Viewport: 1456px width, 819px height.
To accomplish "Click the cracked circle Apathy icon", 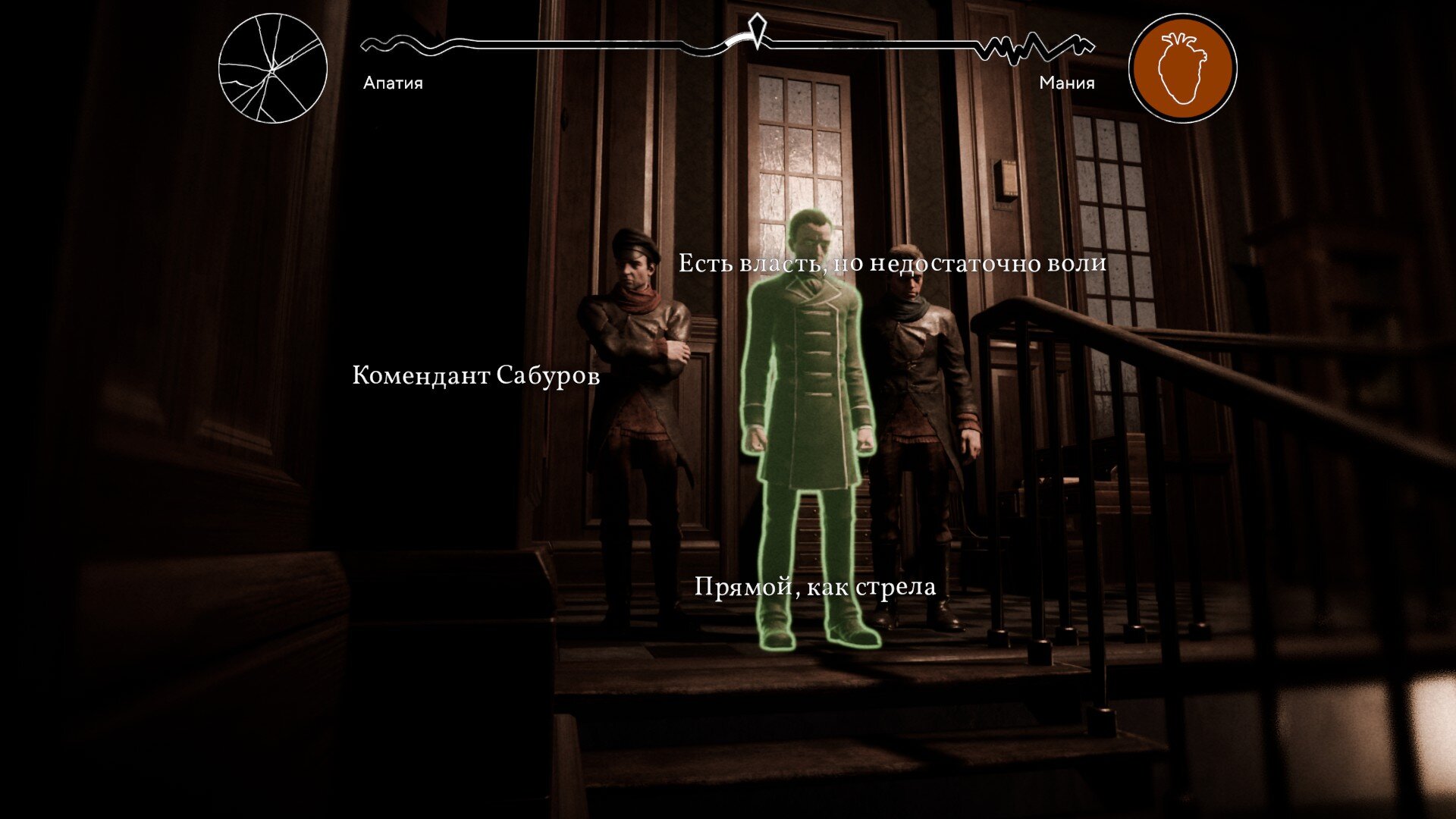I will pyautogui.click(x=273, y=68).
